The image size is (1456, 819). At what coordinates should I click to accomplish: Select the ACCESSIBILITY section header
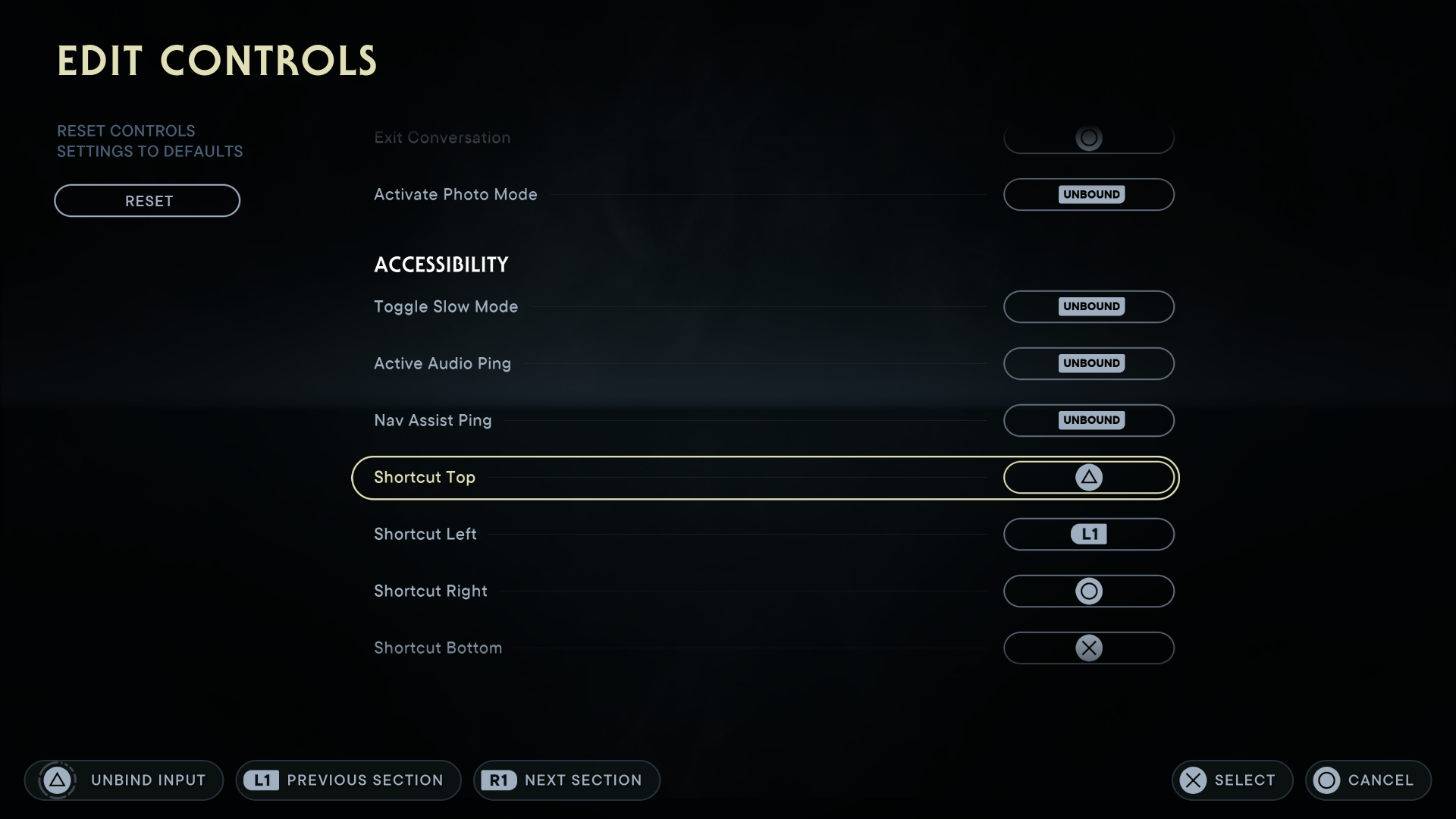[440, 264]
